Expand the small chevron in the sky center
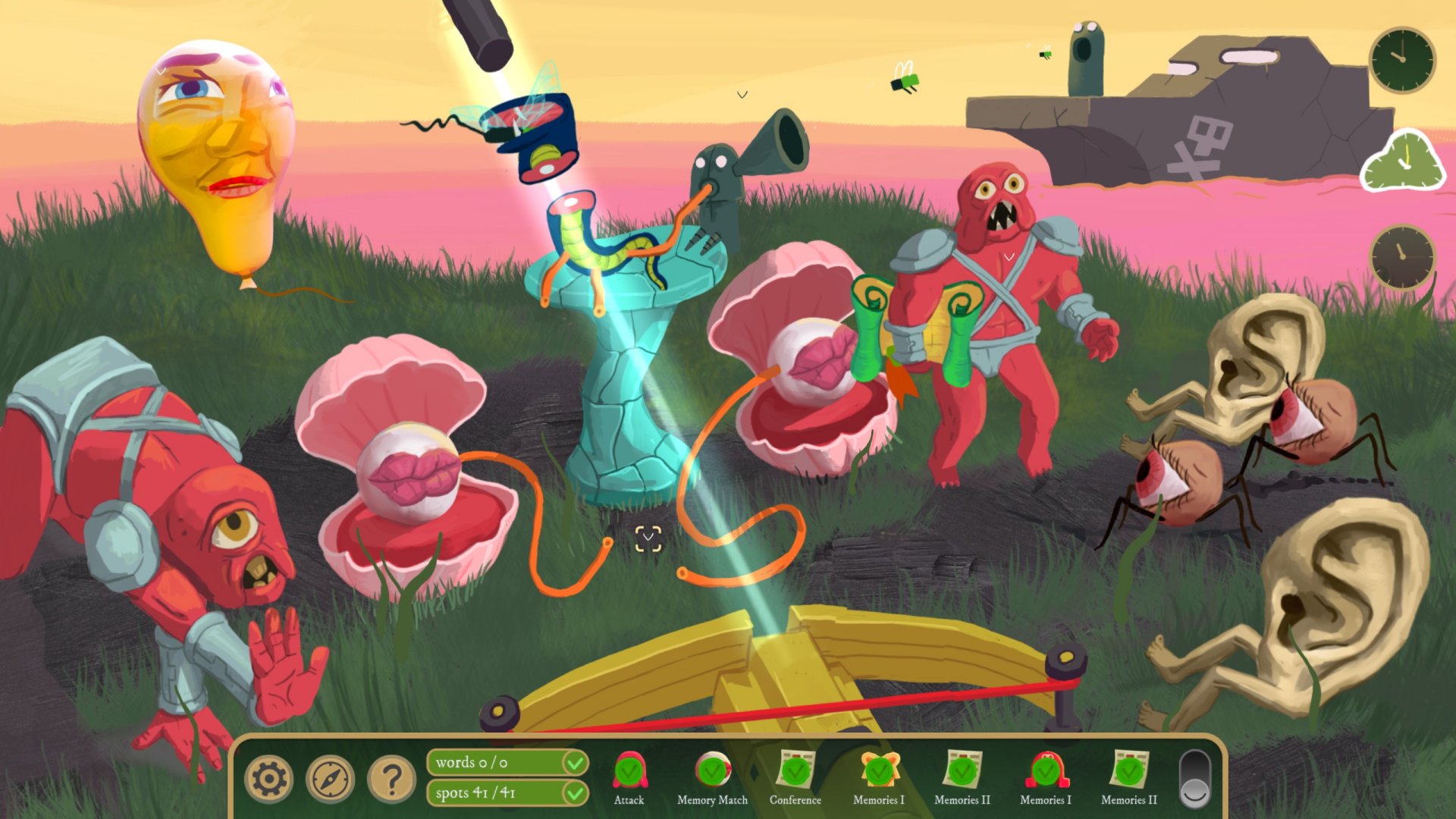Viewport: 1456px width, 819px height. (742, 94)
